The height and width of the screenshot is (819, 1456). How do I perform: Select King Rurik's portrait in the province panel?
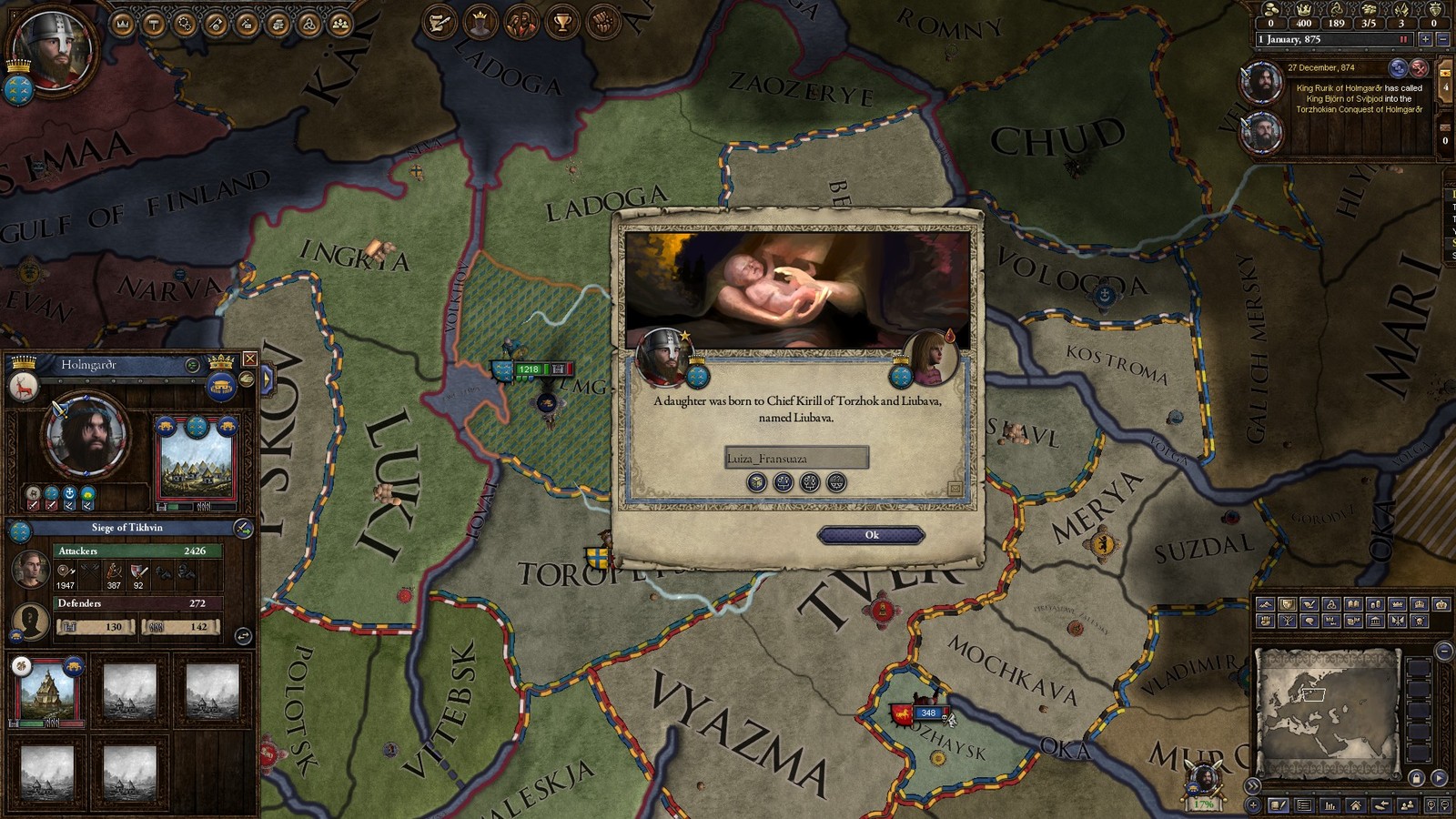click(x=86, y=437)
